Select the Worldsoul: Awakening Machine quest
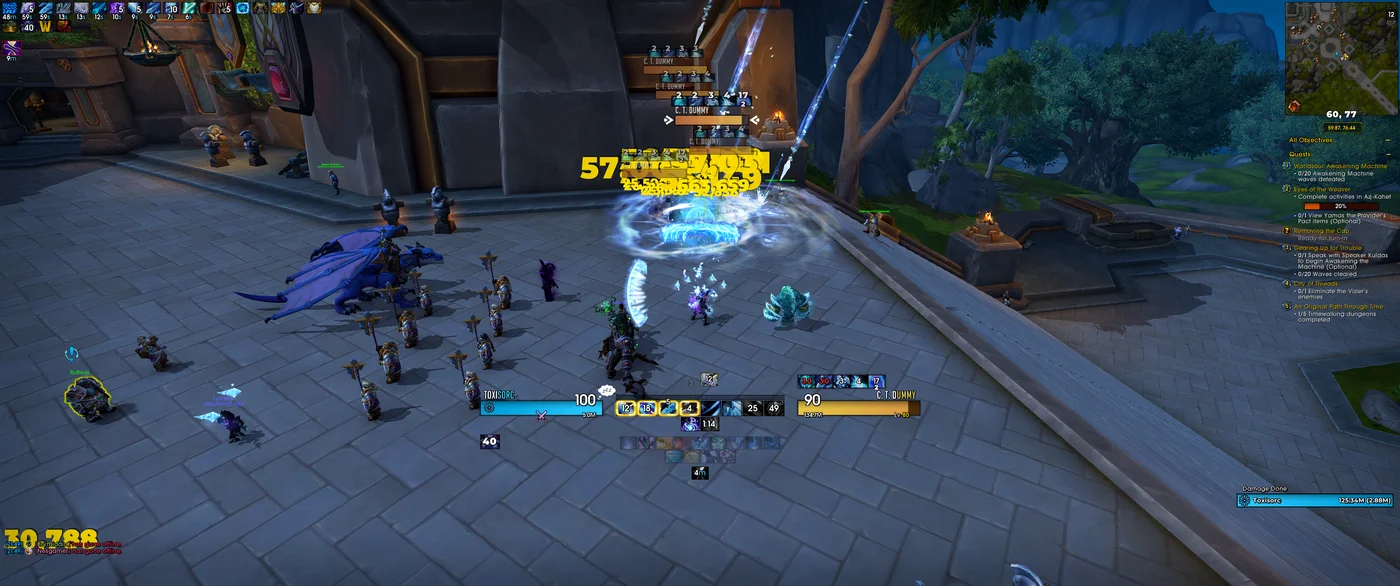This screenshot has width=1400, height=586. [x=1340, y=166]
